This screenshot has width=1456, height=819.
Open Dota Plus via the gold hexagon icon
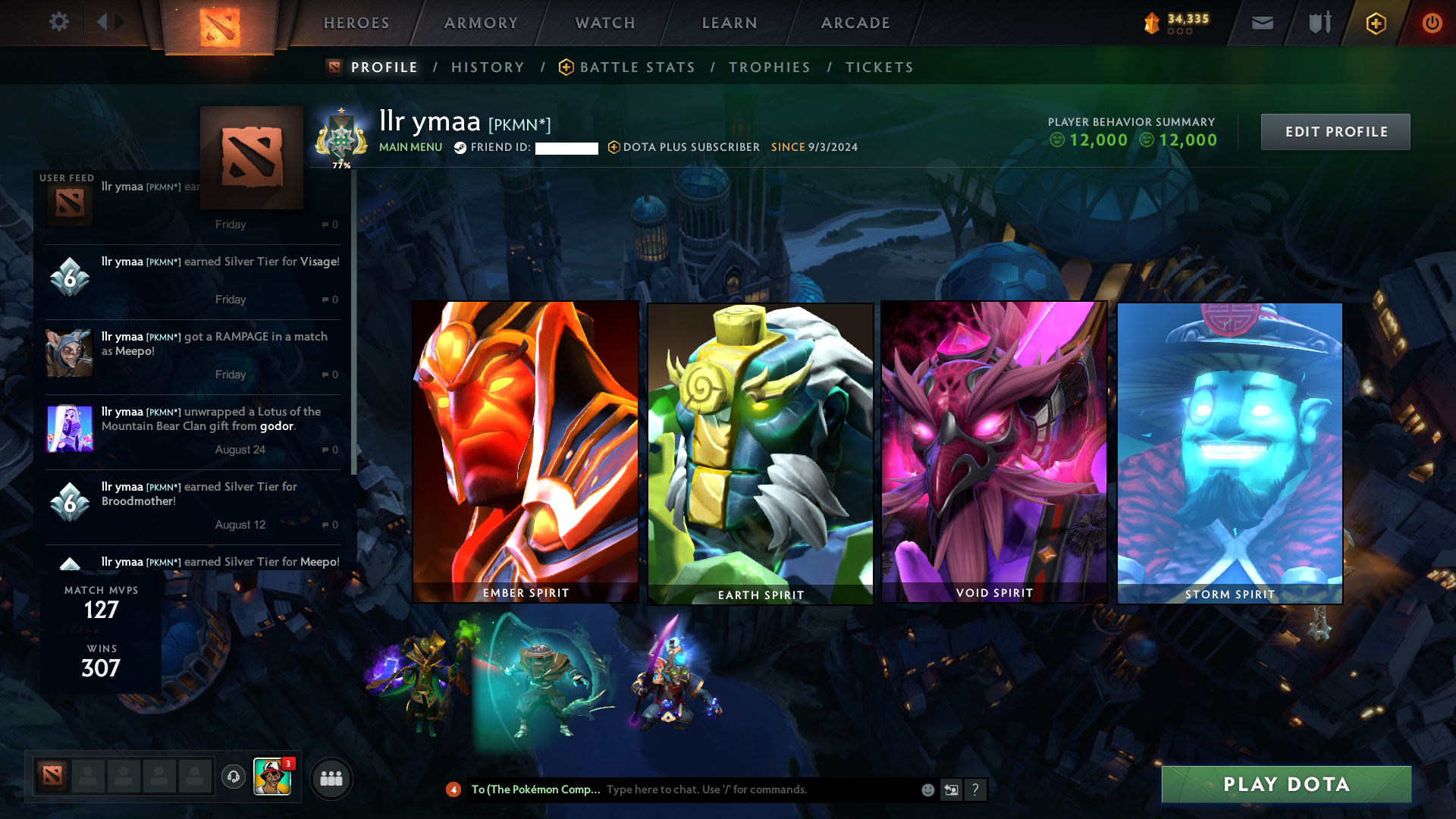coord(1376,23)
